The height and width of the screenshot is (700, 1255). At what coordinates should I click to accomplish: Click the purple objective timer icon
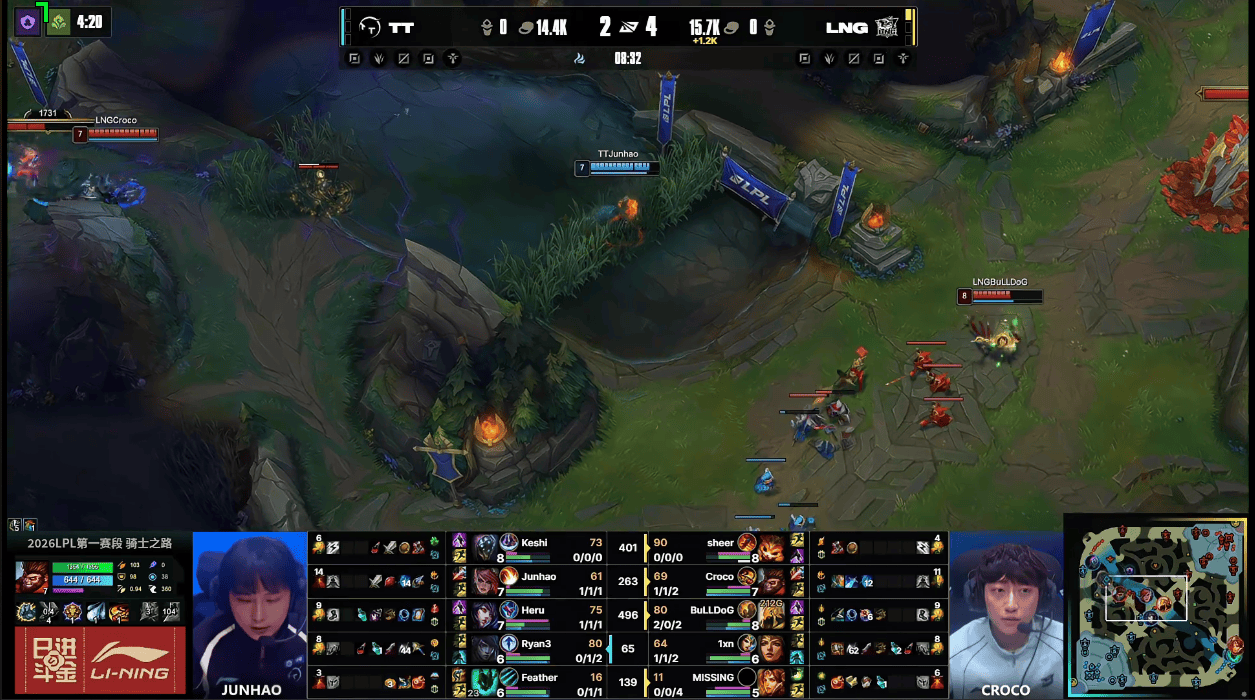click(x=27, y=21)
